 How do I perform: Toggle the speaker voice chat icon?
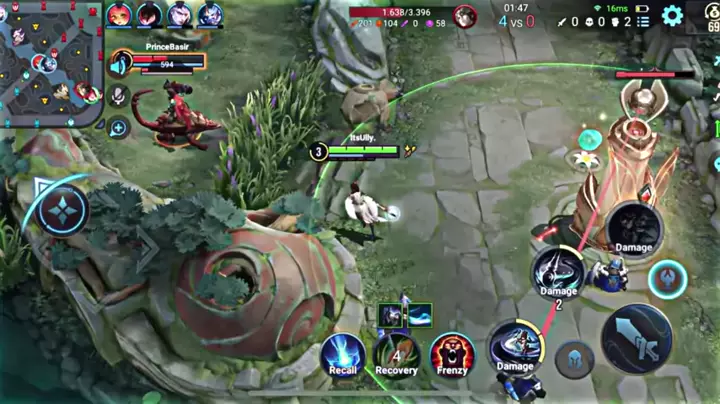coord(120,65)
